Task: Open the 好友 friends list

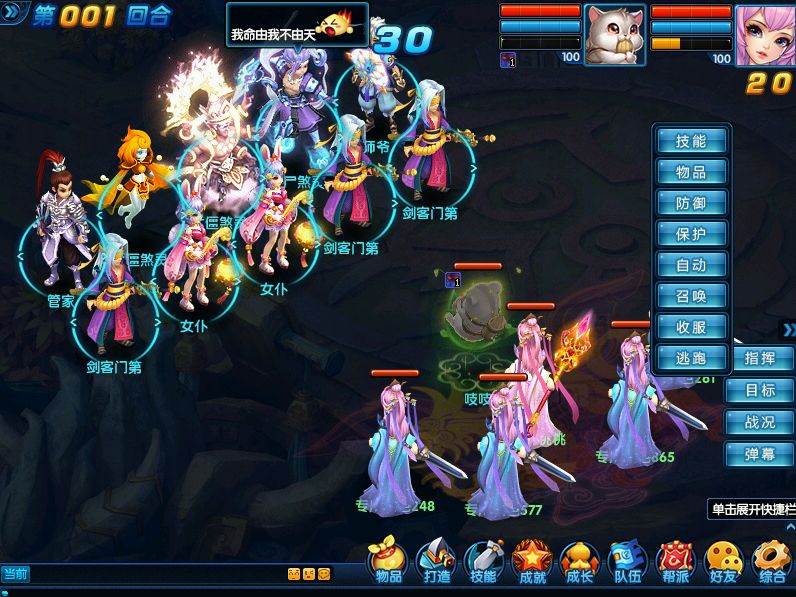Action: (724, 562)
